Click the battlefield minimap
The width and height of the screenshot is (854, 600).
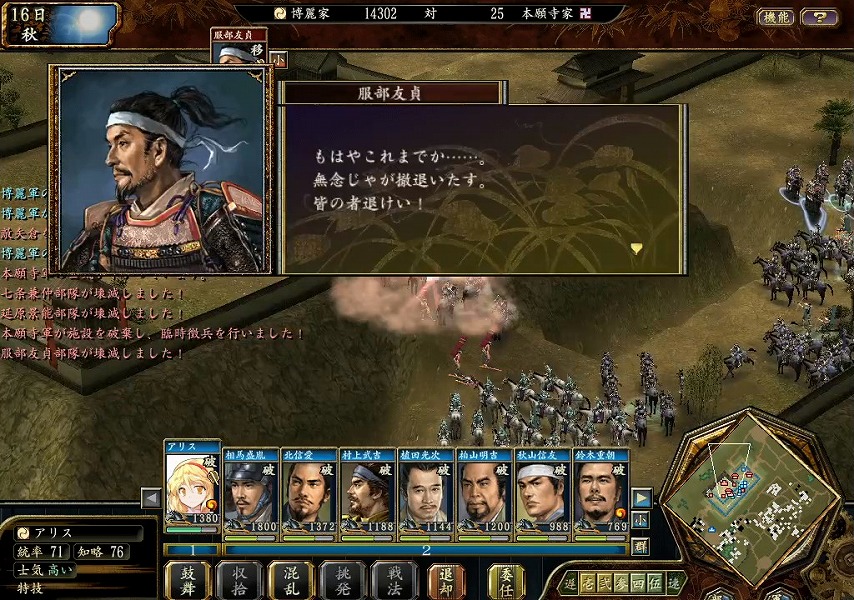[x=750, y=495]
